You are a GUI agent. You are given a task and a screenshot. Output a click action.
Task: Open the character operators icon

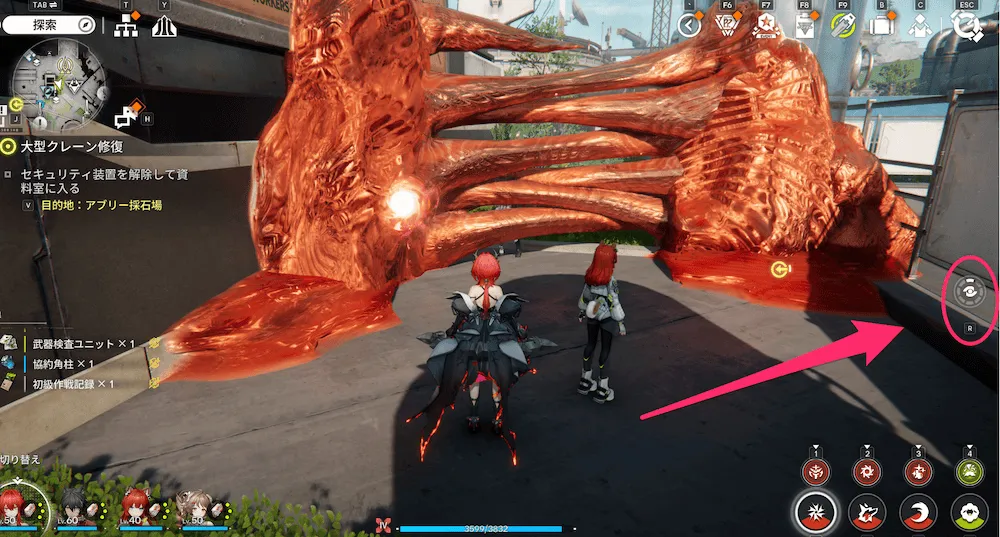[920, 26]
